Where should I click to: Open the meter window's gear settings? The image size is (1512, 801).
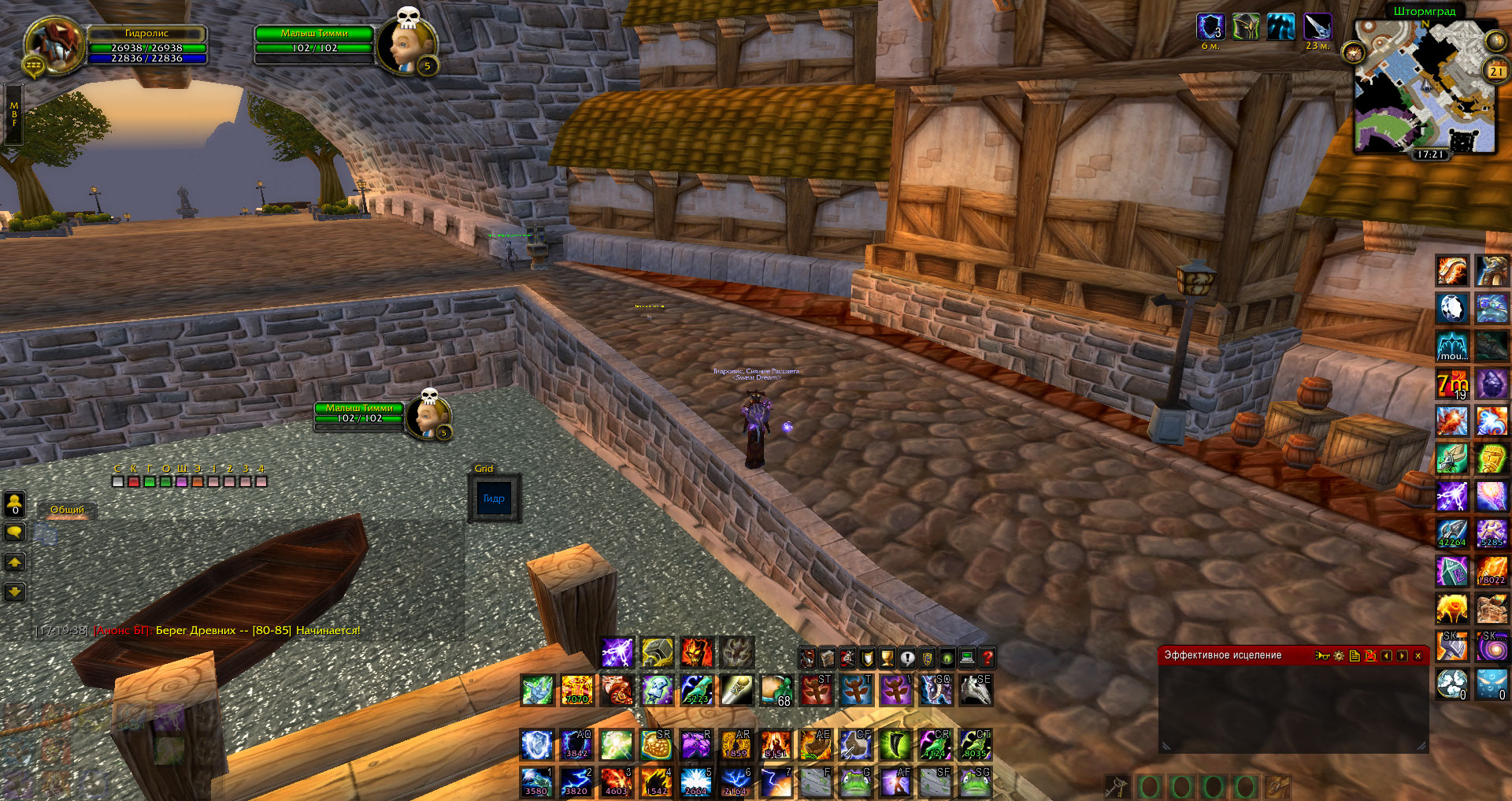coord(1339,655)
